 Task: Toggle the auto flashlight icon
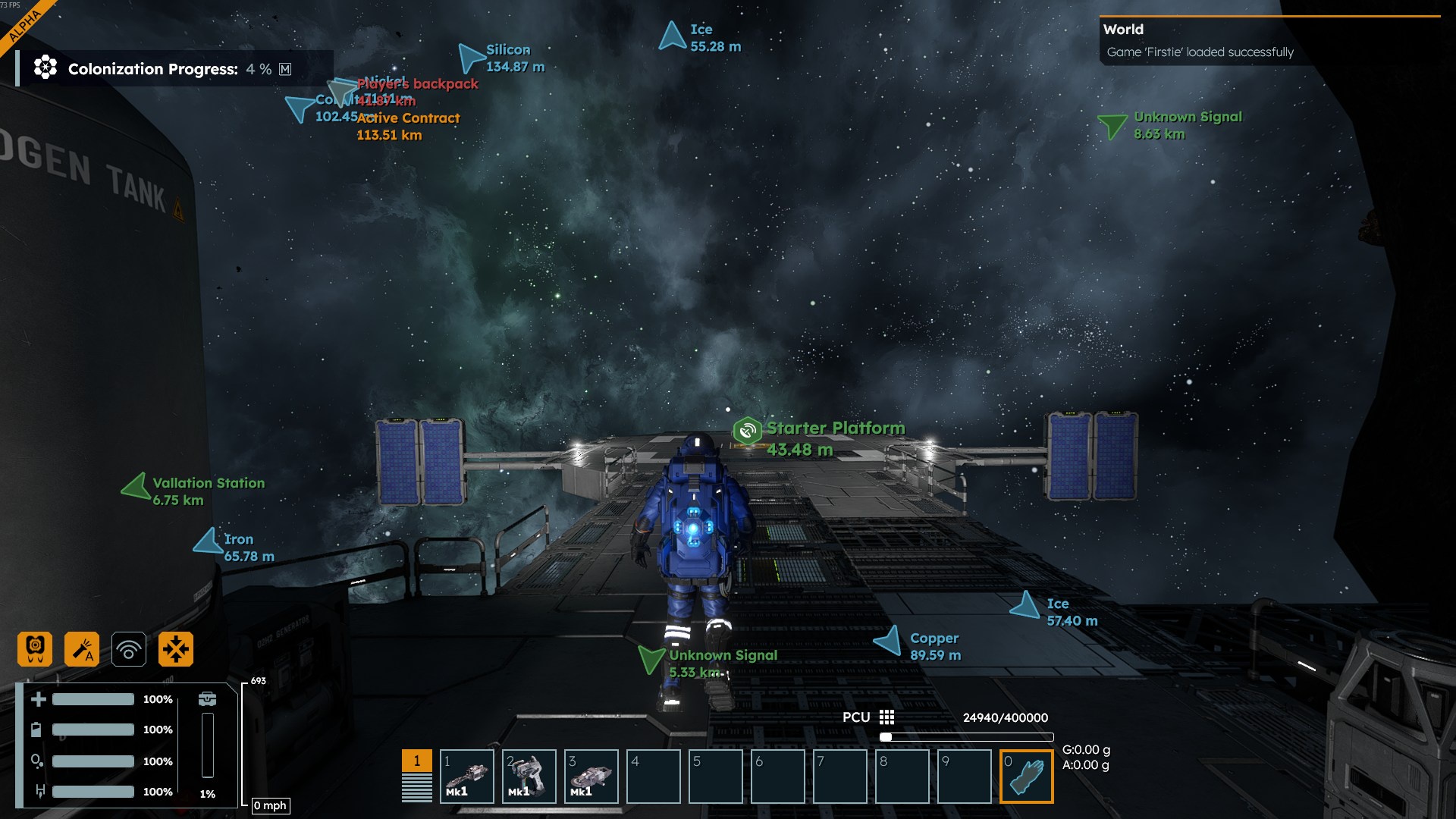(82, 649)
